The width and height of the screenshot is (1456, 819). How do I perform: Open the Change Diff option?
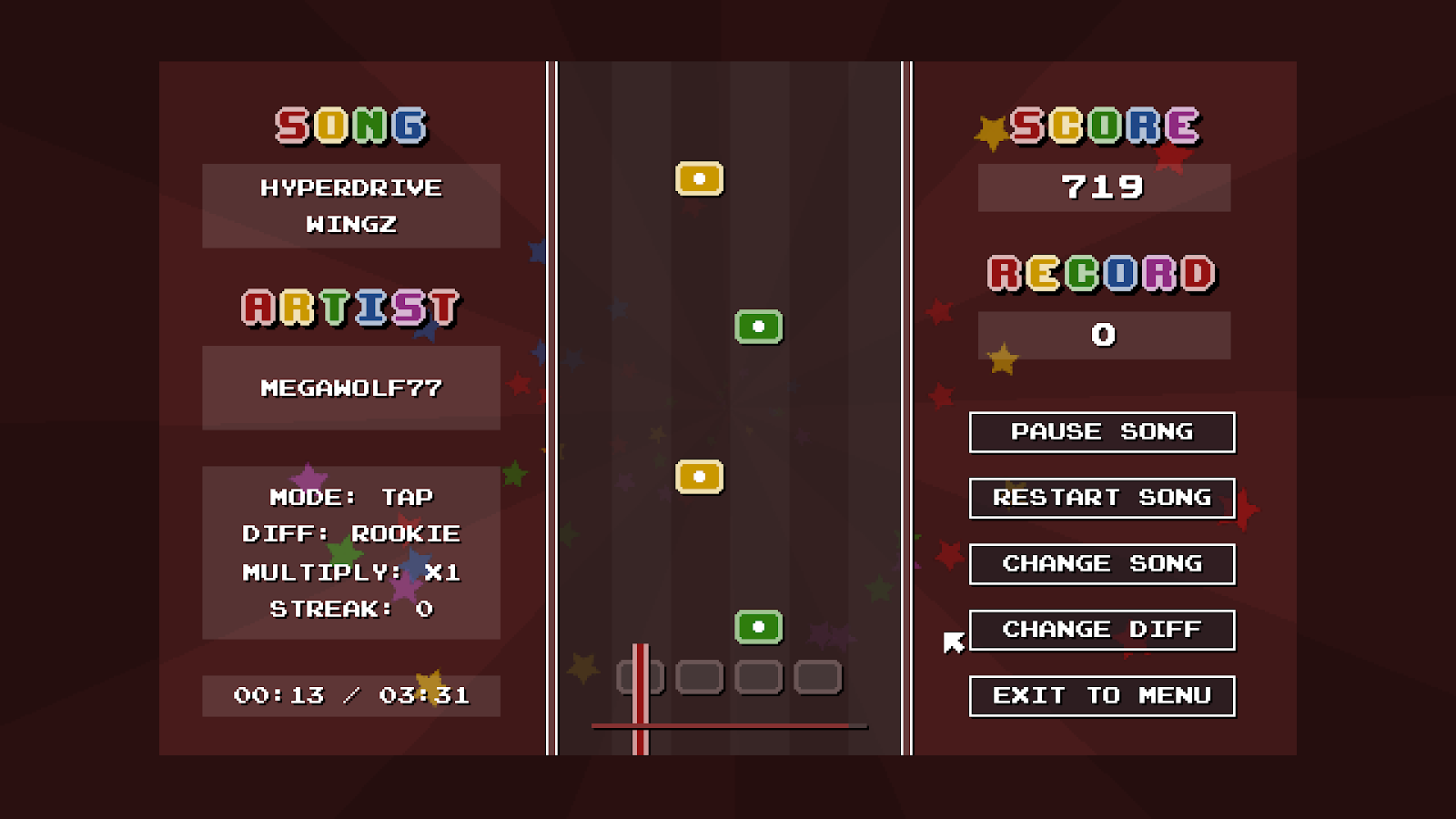(1102, 630)
